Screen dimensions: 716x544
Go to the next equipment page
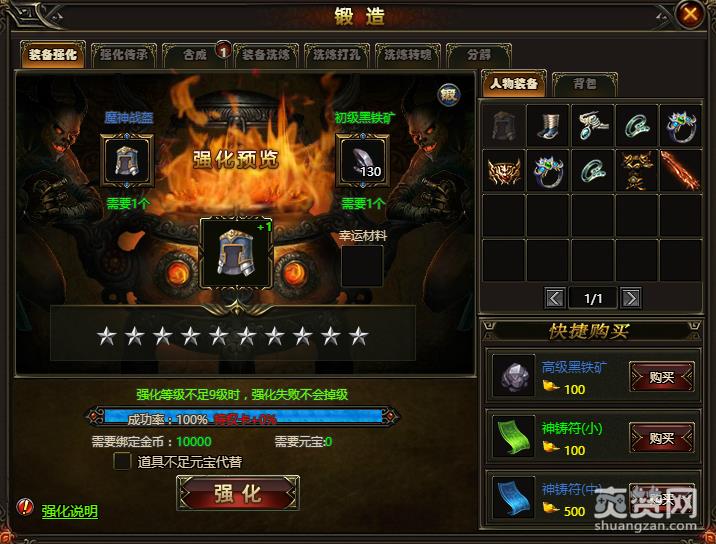click(631, 297)
